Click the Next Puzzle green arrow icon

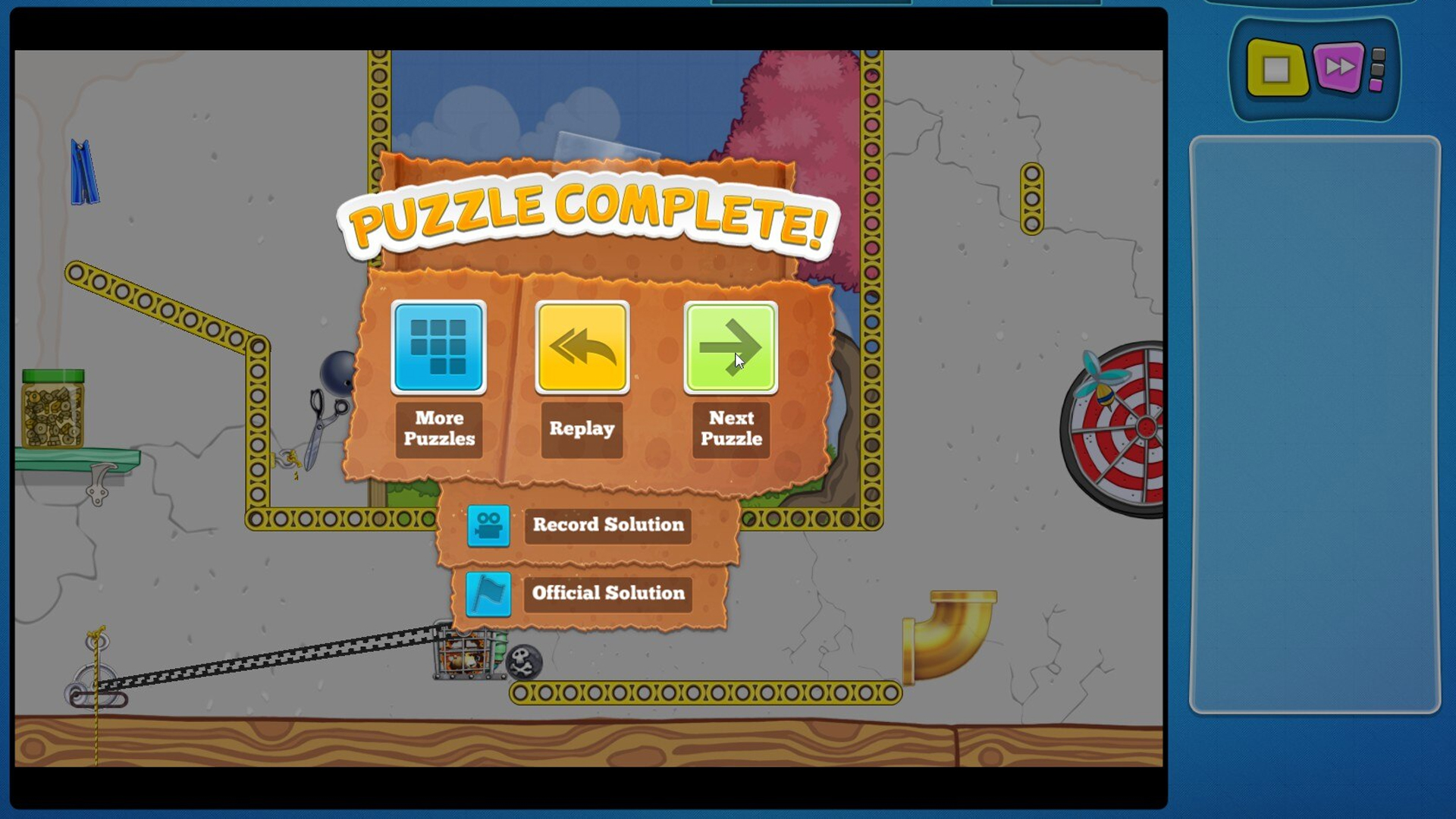[x=731, y=348]
